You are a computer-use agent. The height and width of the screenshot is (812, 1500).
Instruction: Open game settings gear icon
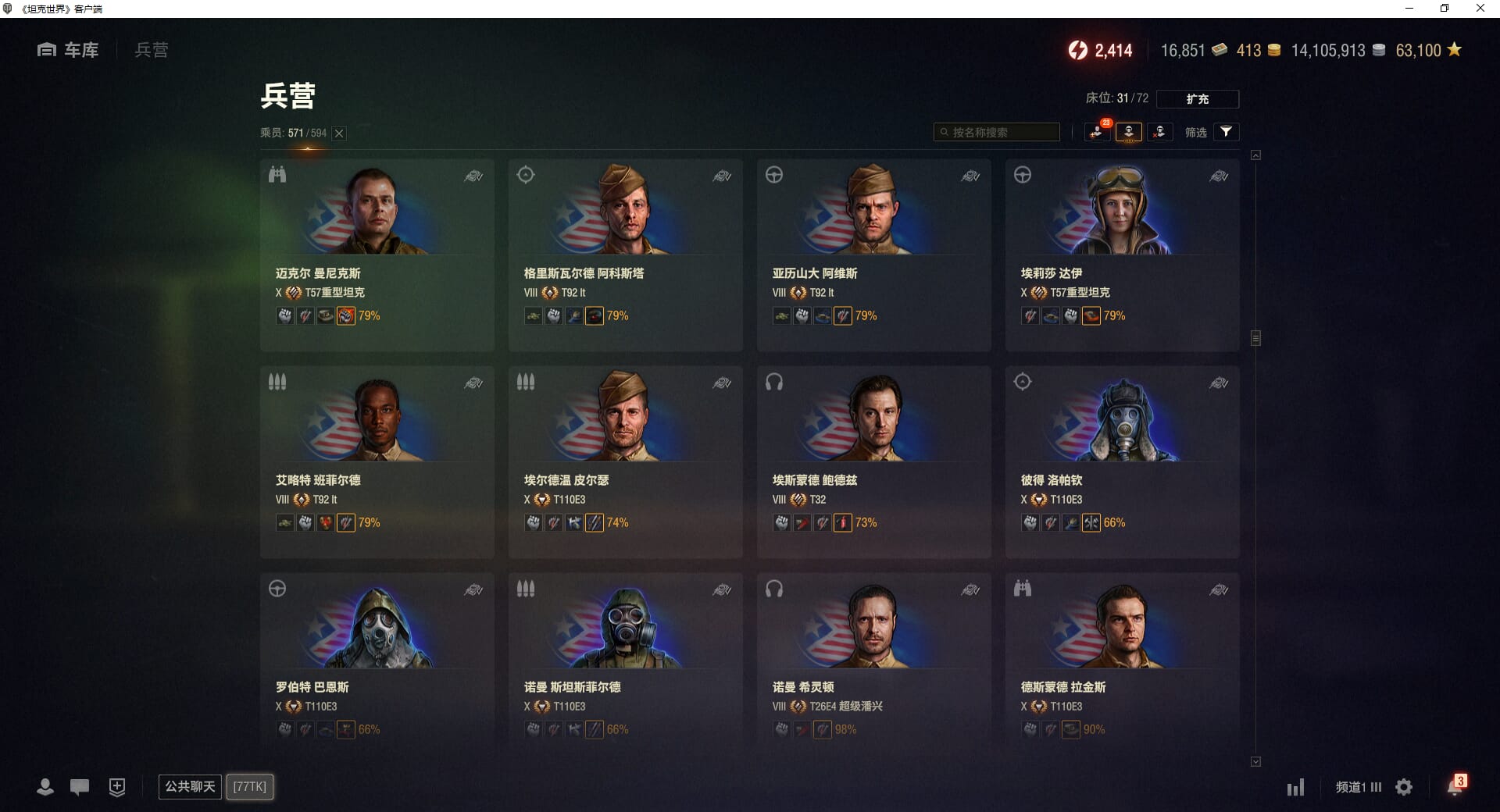(x=1404, y=787)
